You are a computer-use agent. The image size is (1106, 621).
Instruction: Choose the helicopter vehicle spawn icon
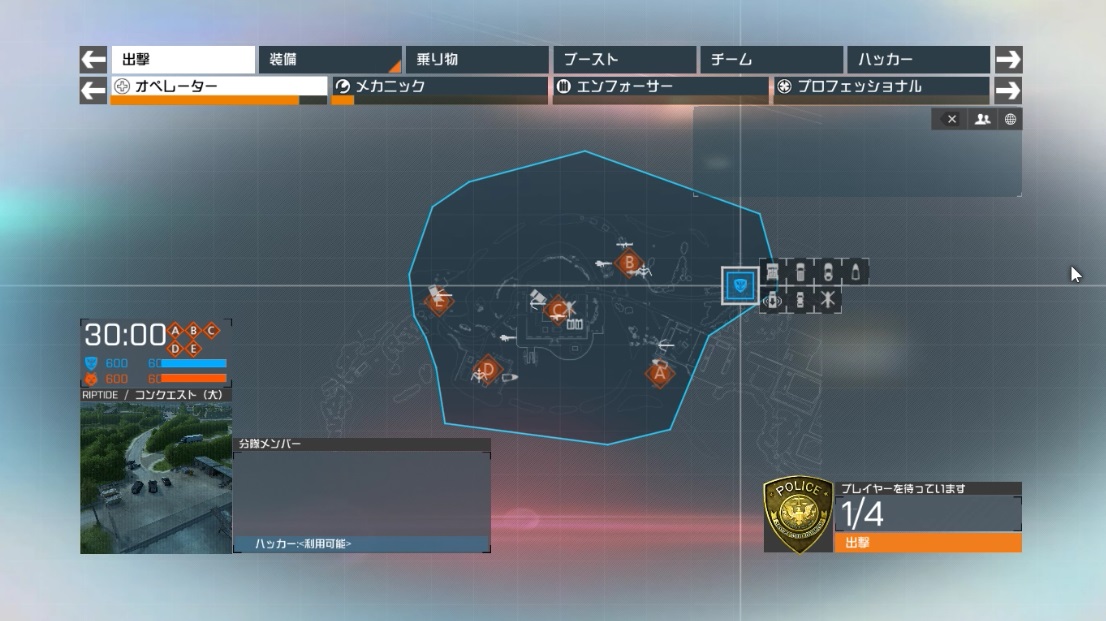[x=829, y=300]
